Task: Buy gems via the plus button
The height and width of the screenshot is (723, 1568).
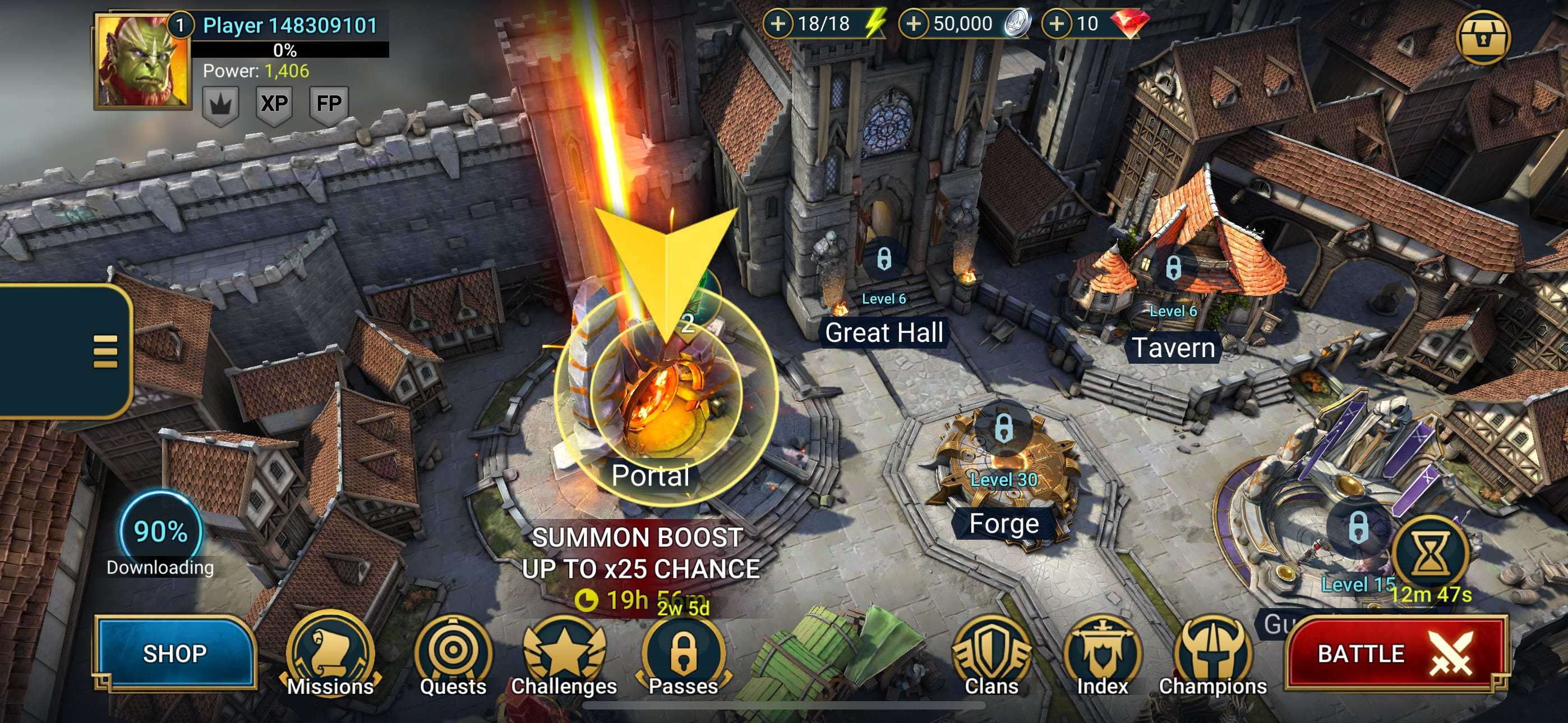Action: pos(1057,24)
